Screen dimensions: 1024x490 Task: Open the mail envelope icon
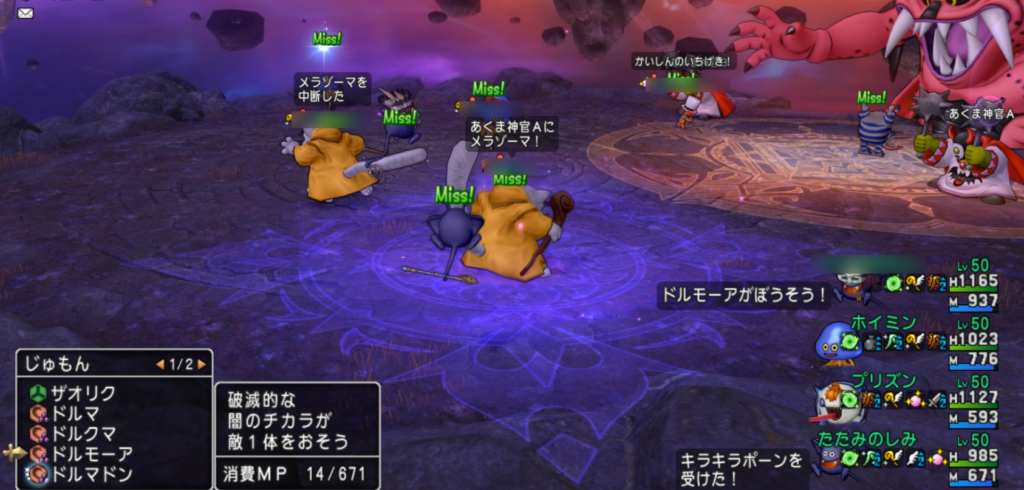coord(25,13)
